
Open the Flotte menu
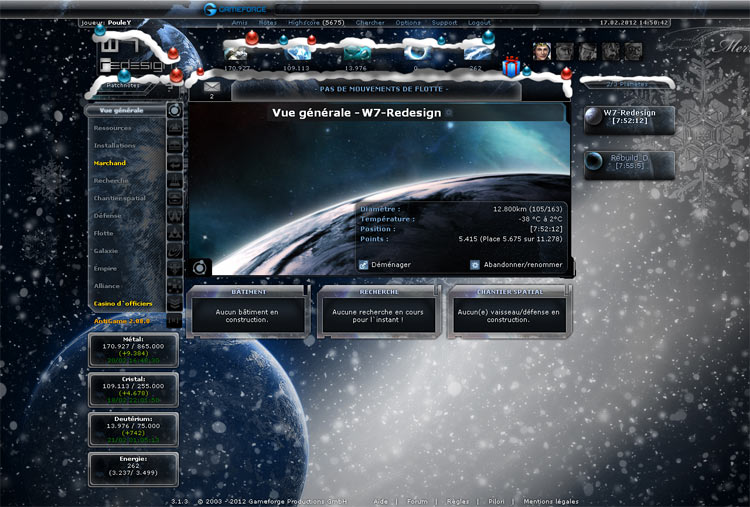coord(104,233)
